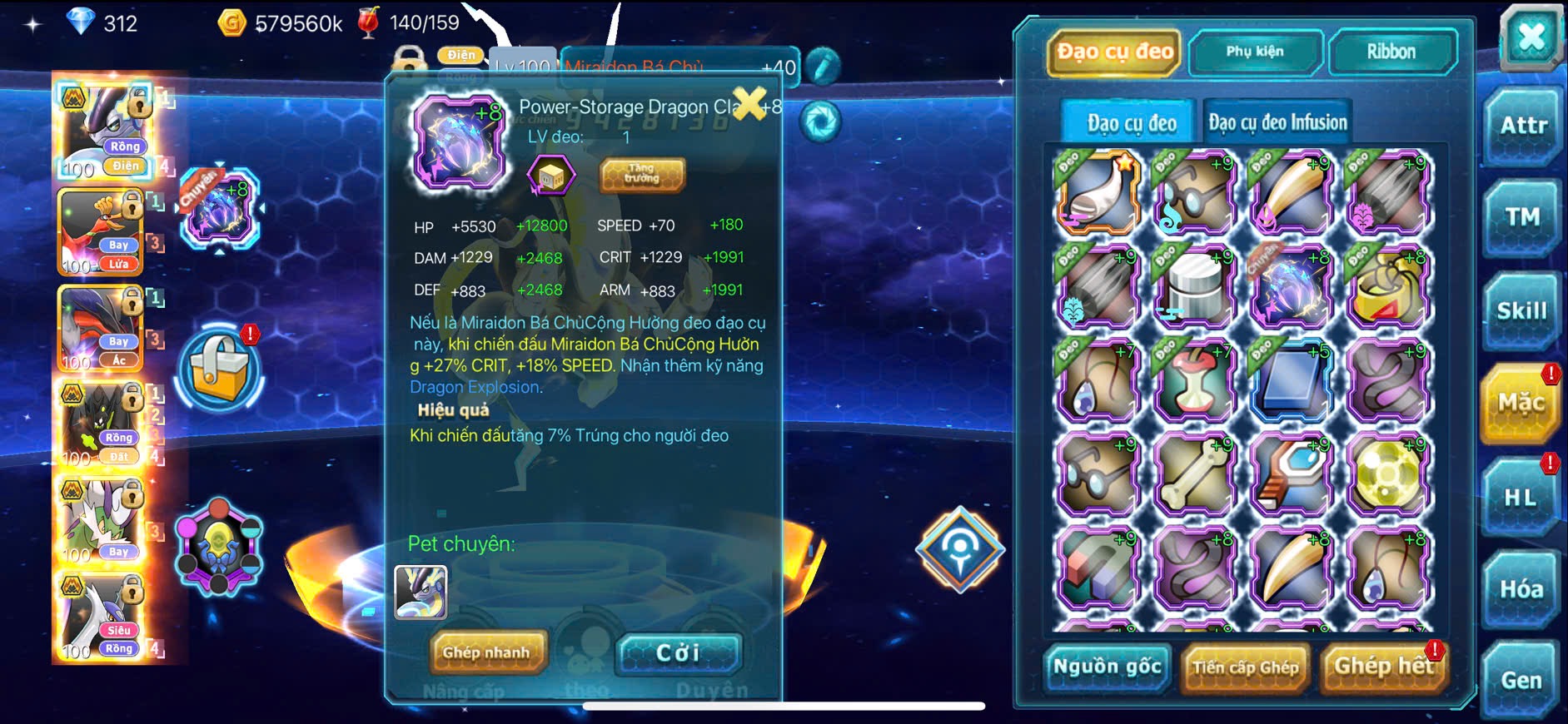Screen dimensions: 1568x724
Task: Activate Ghép hết button
Action: pyautogui.click(x=1383, y=667)
